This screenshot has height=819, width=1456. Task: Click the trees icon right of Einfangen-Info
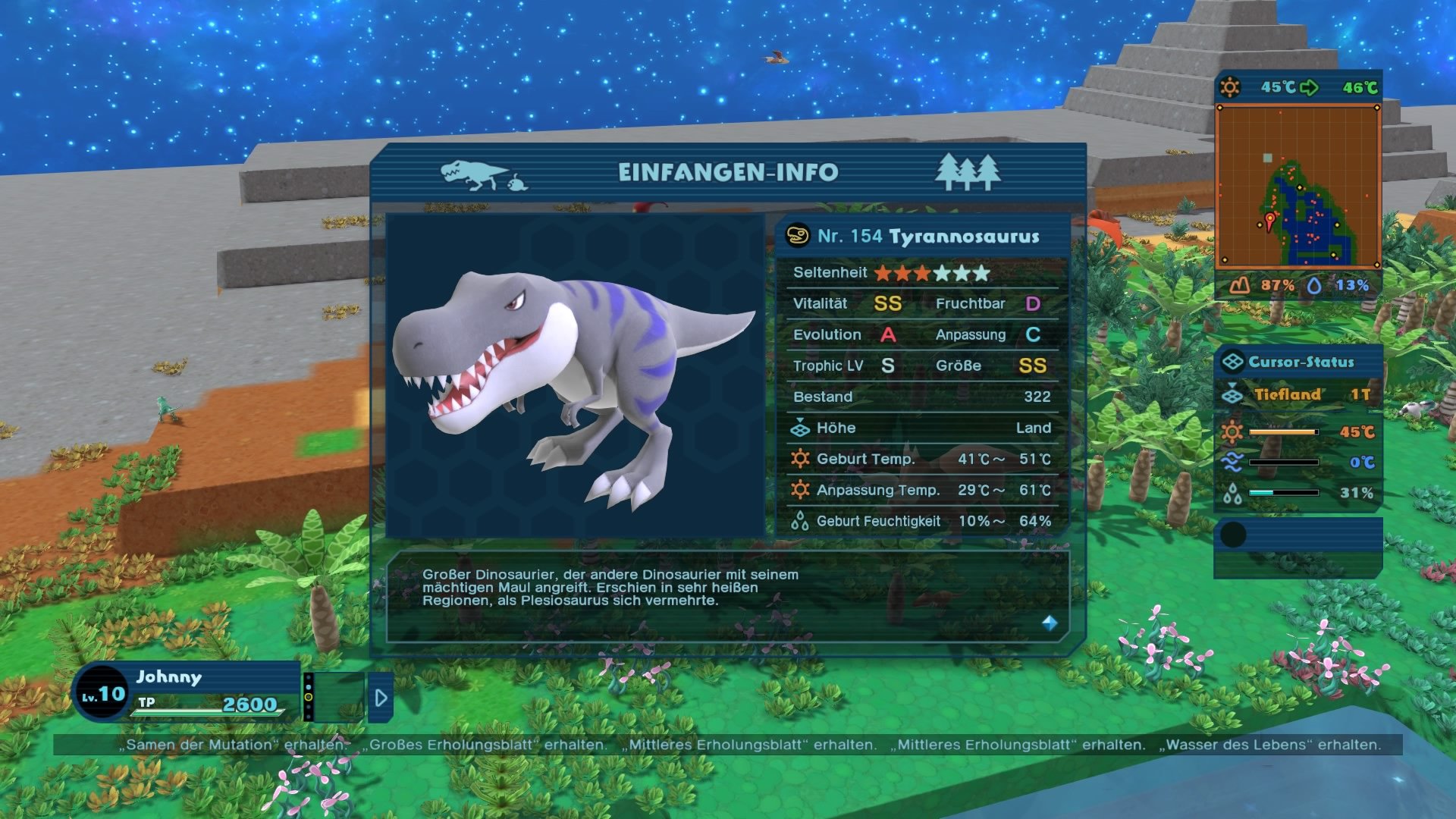tap(969, 172)
